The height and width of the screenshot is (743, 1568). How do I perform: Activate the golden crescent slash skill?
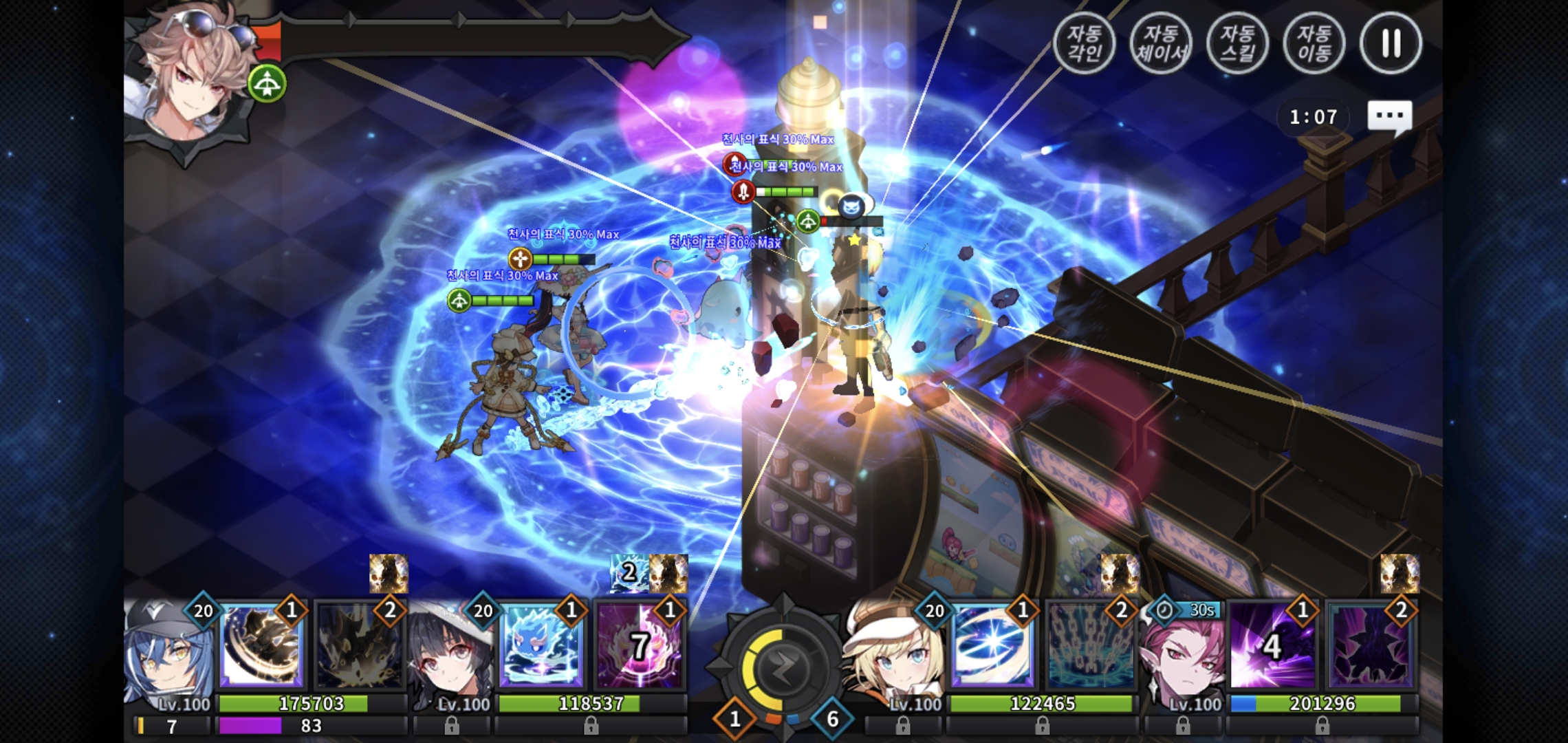point(261,648)
